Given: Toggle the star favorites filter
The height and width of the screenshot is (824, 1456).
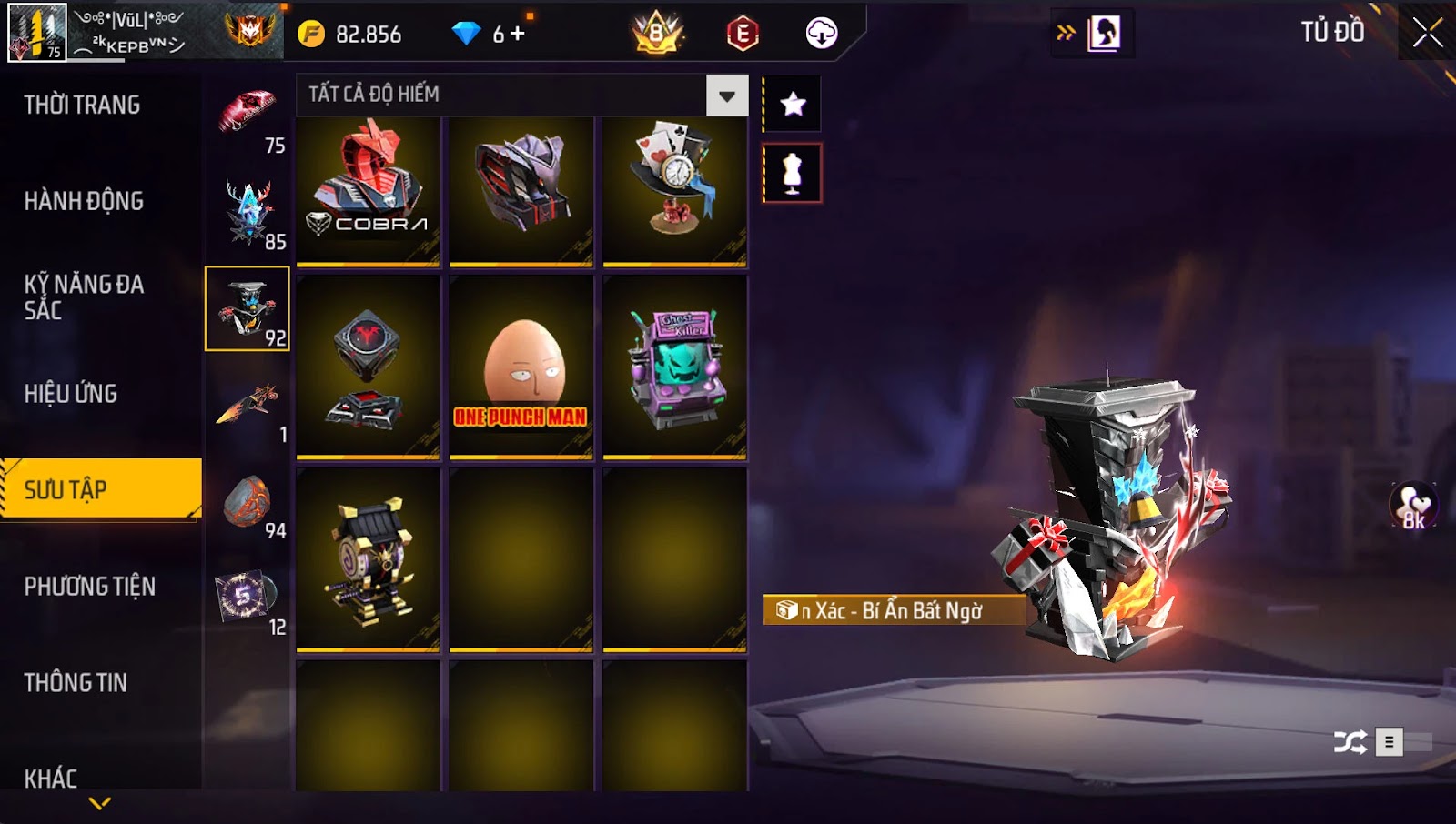Looking at the screenshot, I should [x=793, y=105].
